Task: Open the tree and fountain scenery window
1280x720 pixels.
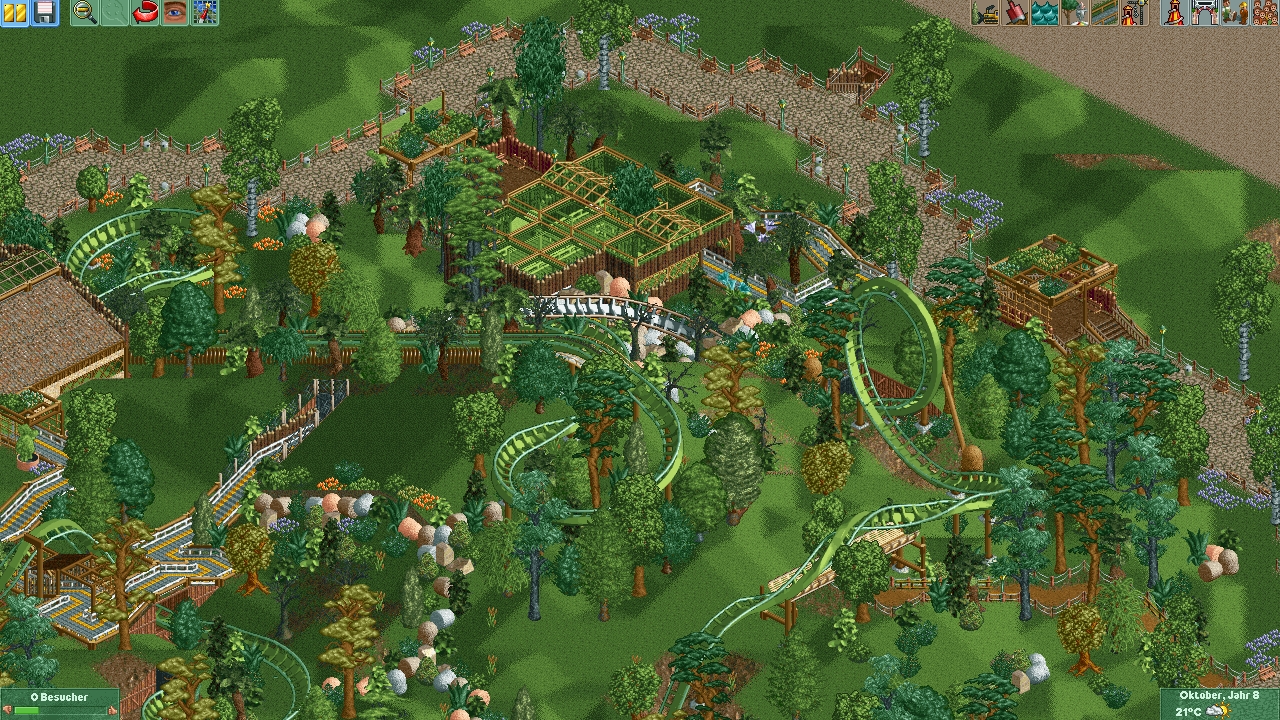Action: 1075,12
